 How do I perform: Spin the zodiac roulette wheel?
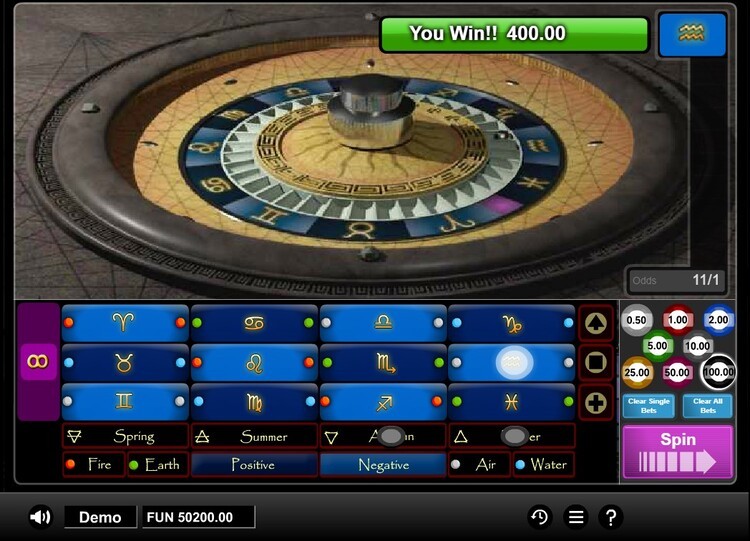tap(678, 451)
